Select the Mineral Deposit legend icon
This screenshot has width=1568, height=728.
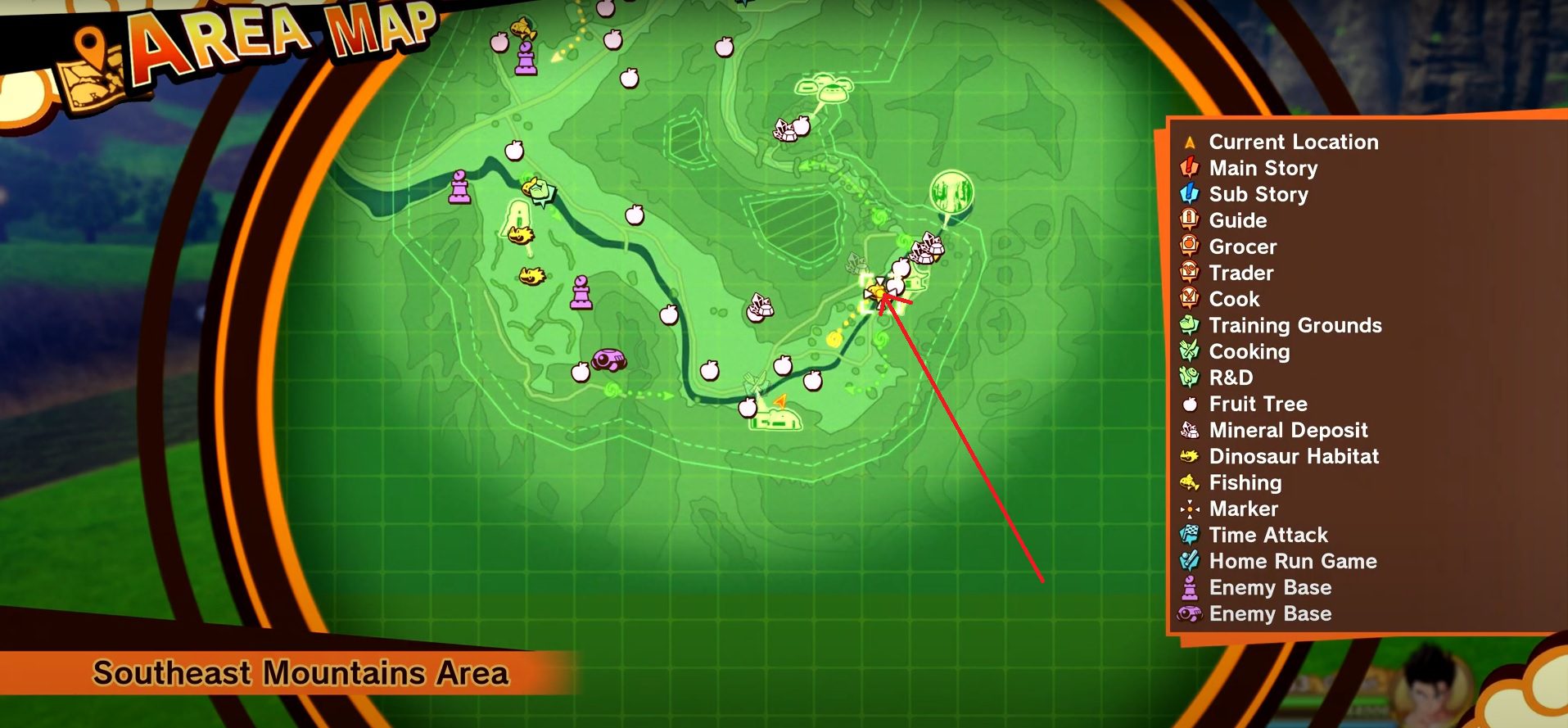tap(1189, 430)
